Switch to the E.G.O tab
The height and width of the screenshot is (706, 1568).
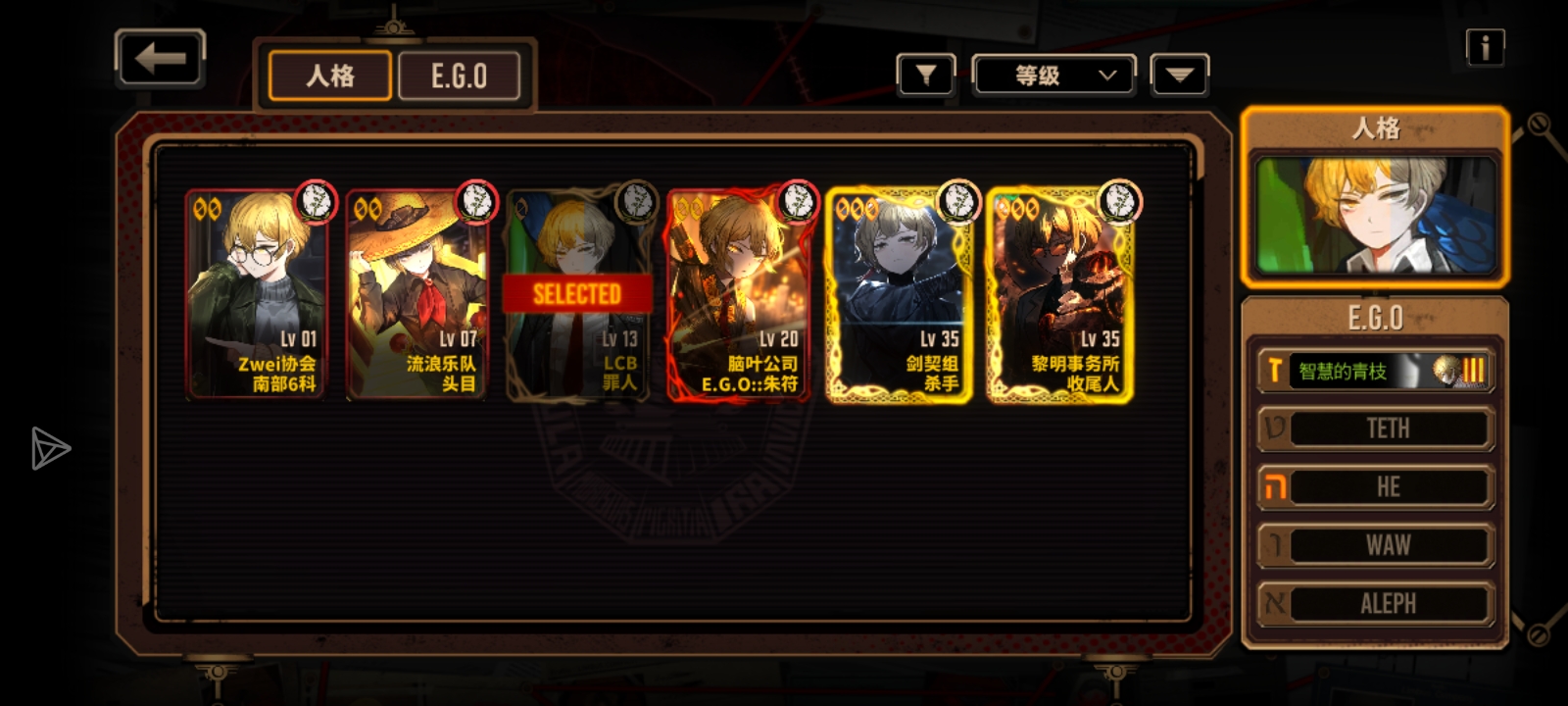tap(459, 76)
